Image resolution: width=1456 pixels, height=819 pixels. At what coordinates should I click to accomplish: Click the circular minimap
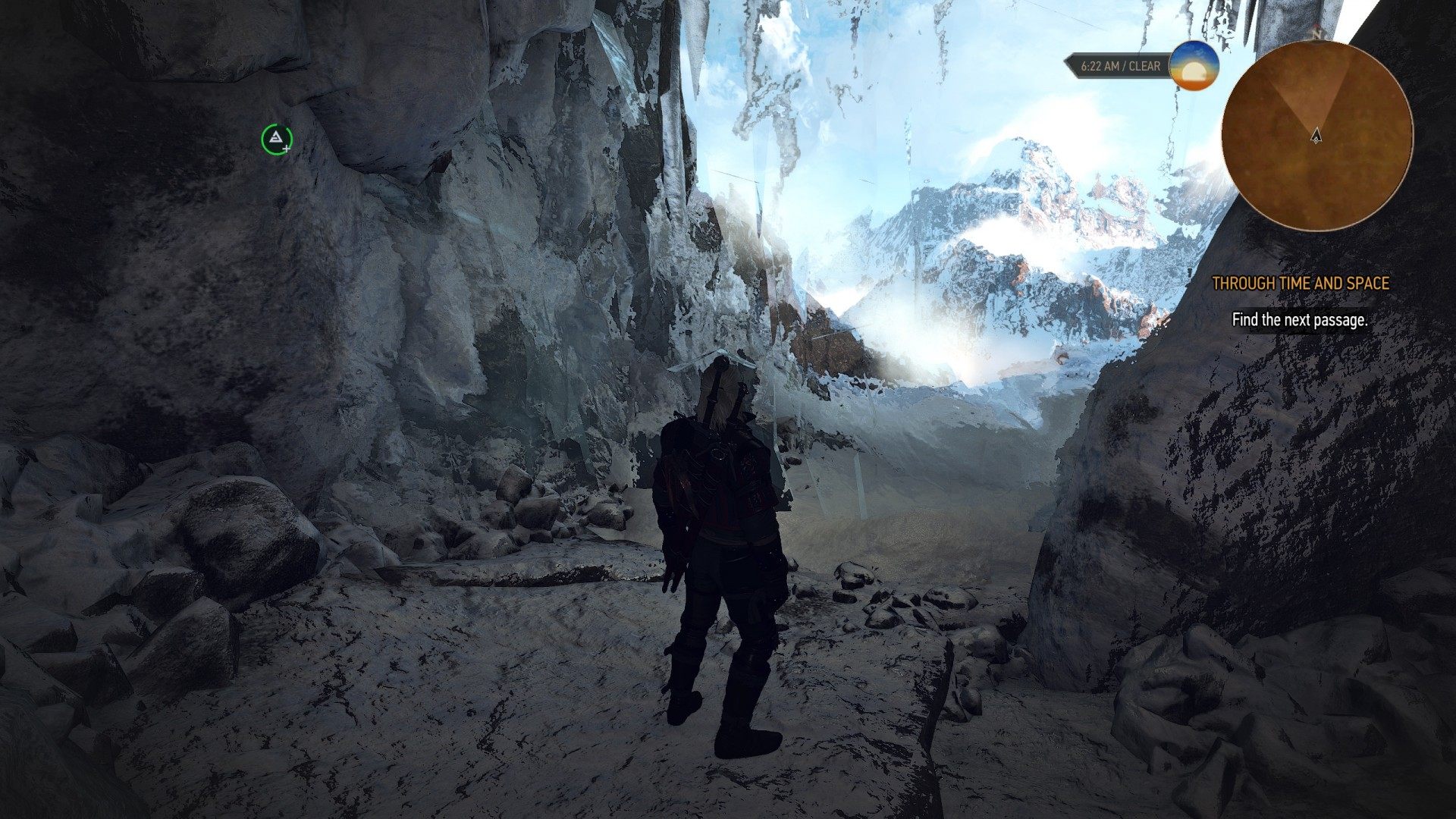(1317, 136)
